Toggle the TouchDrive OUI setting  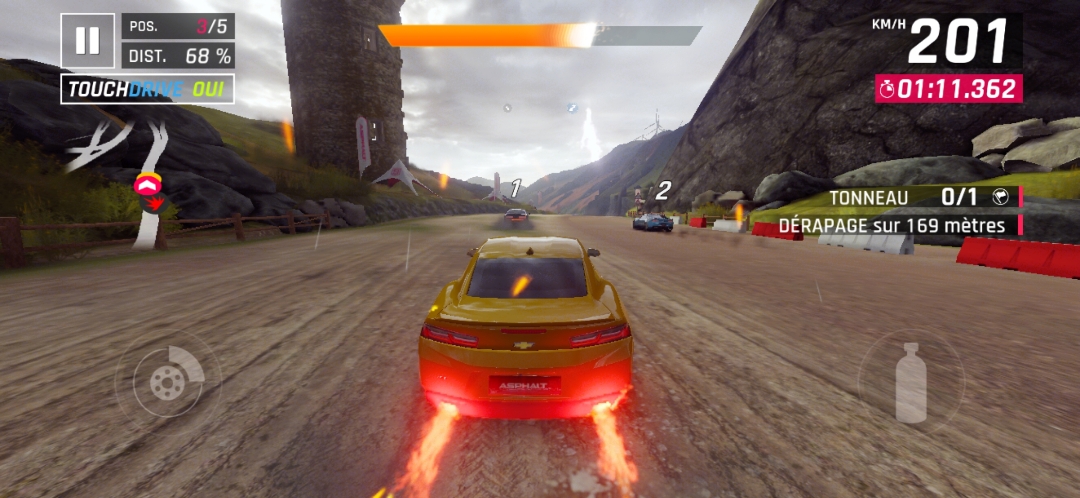148,89
